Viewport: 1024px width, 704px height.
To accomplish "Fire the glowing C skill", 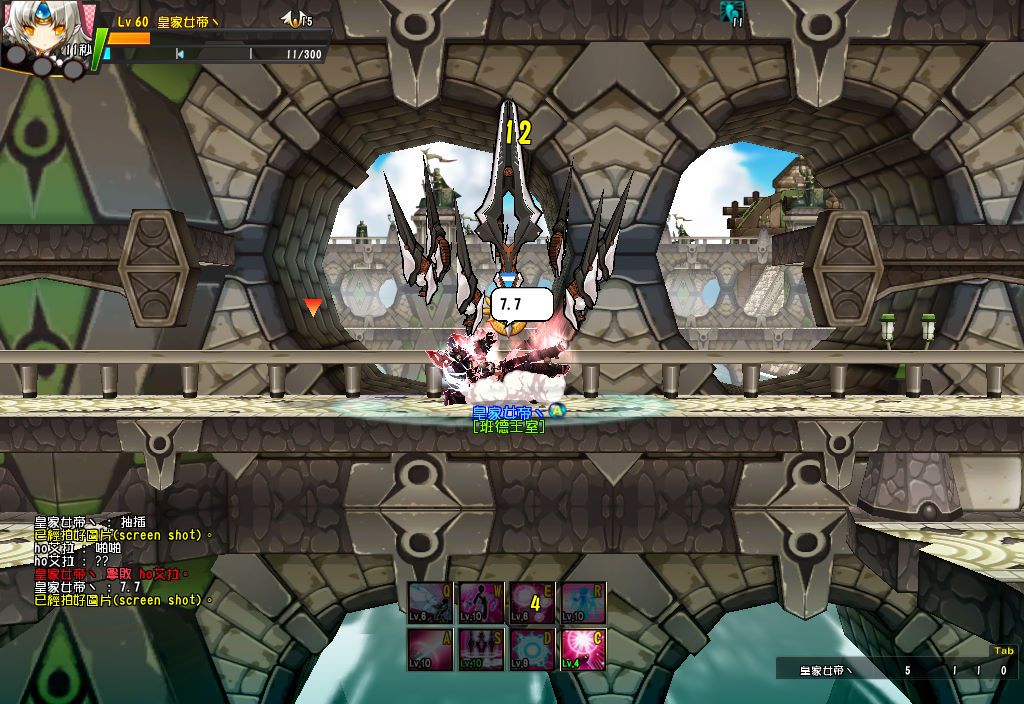I will [584, 649].
